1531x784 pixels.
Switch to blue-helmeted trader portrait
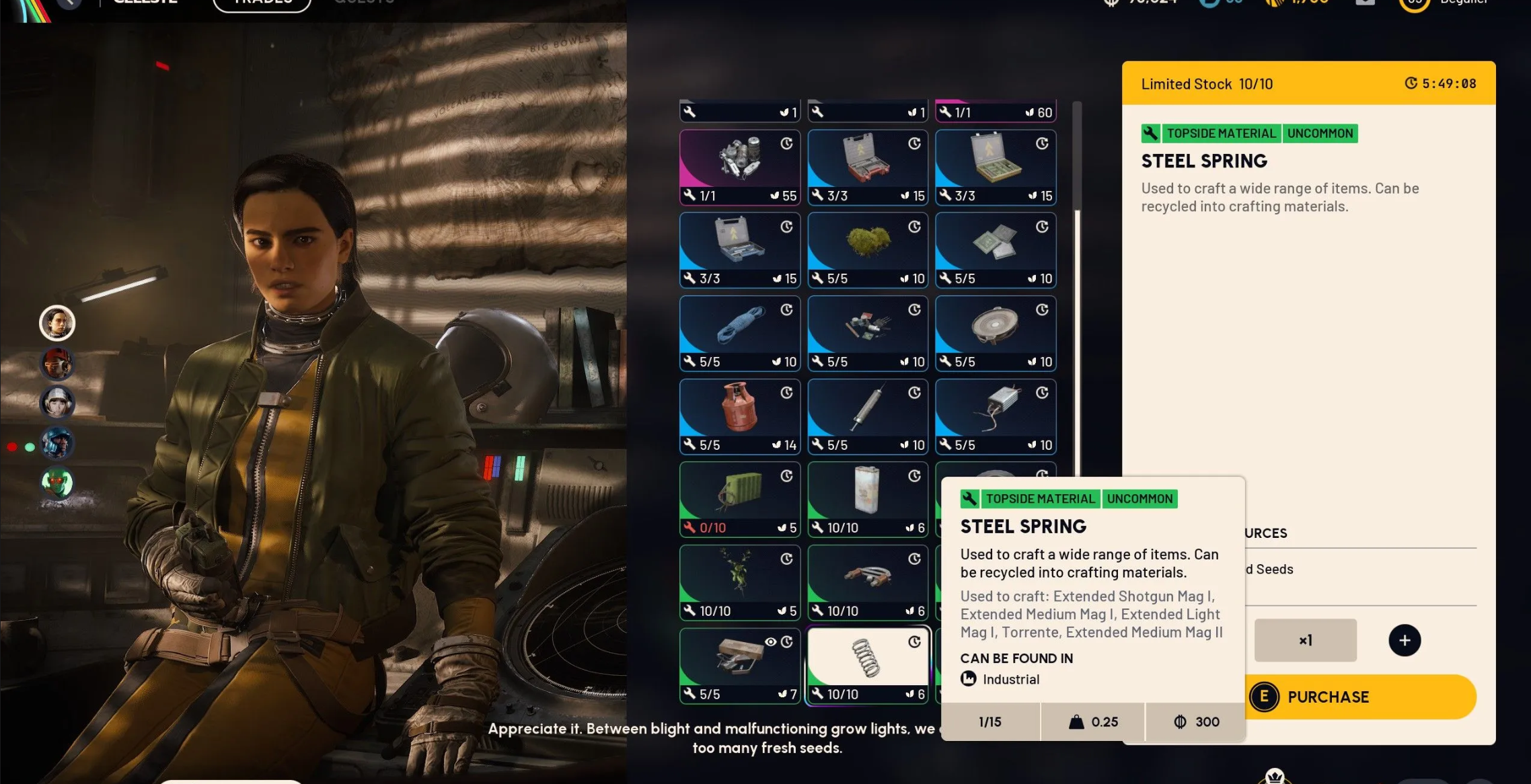57,443
